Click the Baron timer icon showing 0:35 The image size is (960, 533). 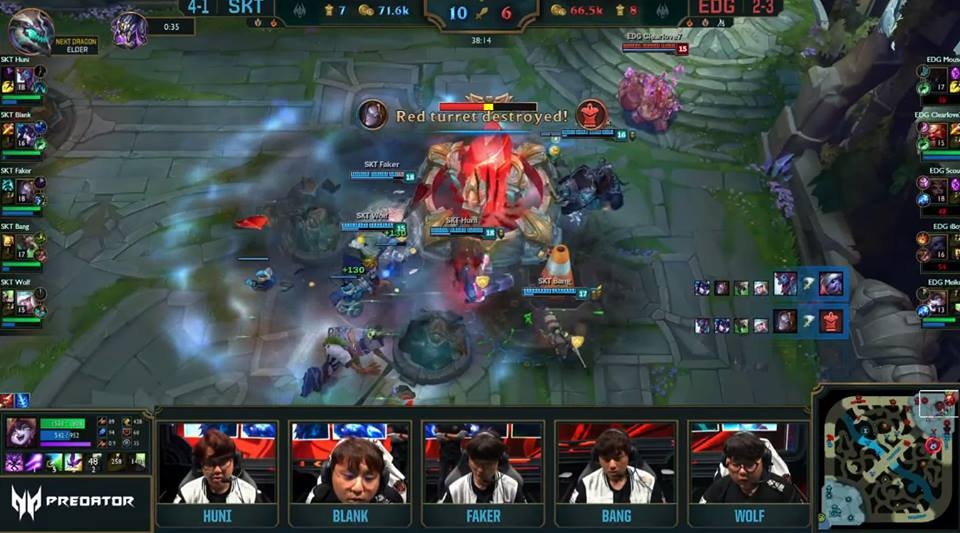[x=129, y=28]
